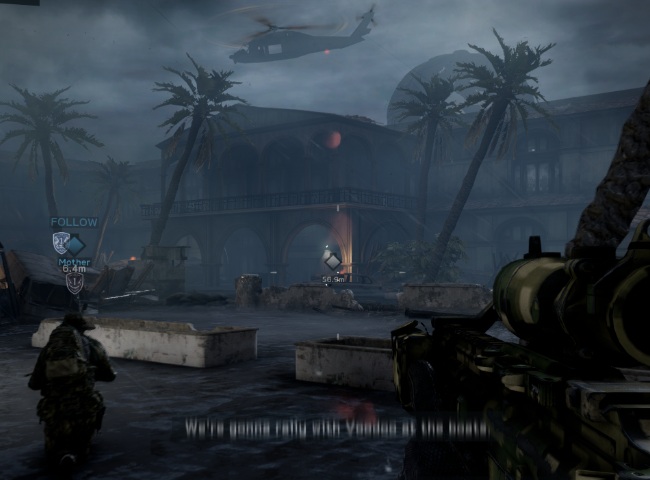Select the grey objective waypoint diamond
This screenshot has height=480, width=650.
coord(333,261)
